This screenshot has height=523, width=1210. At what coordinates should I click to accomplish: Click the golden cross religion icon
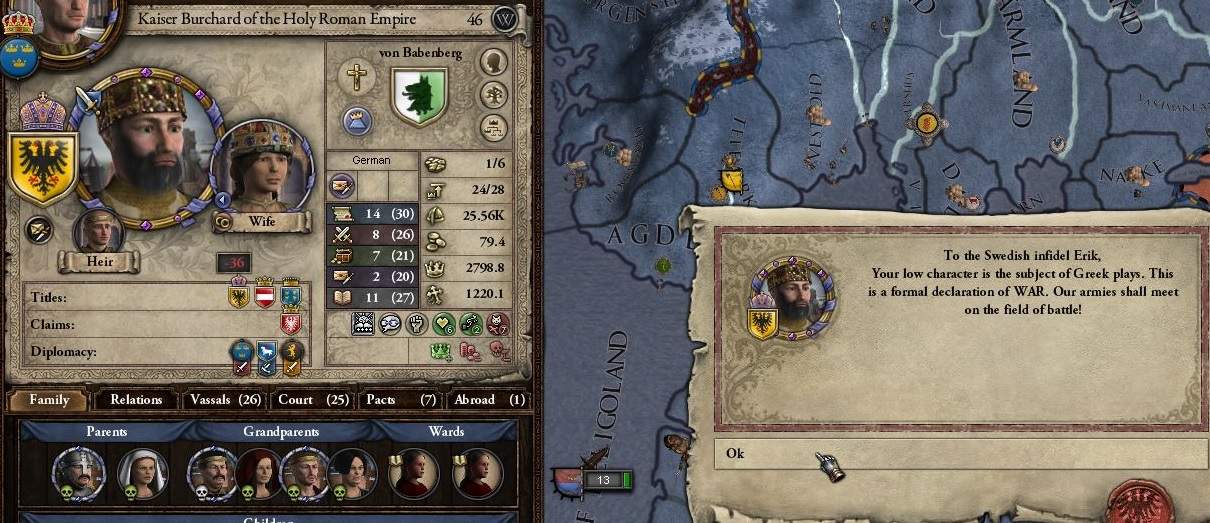pyautogui.click(x=355, y=76)
